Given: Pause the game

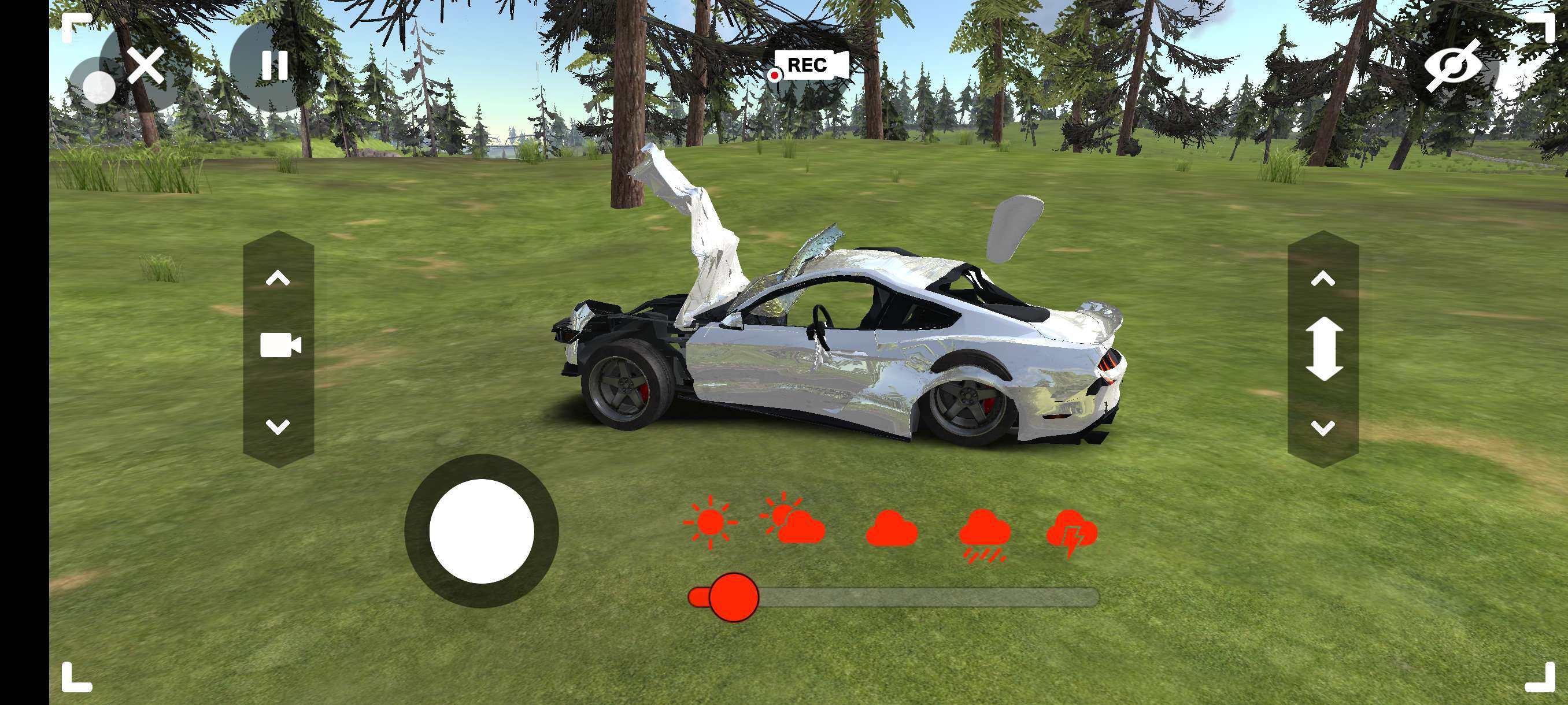Looking at the screenshot, I should pos(275,66).
